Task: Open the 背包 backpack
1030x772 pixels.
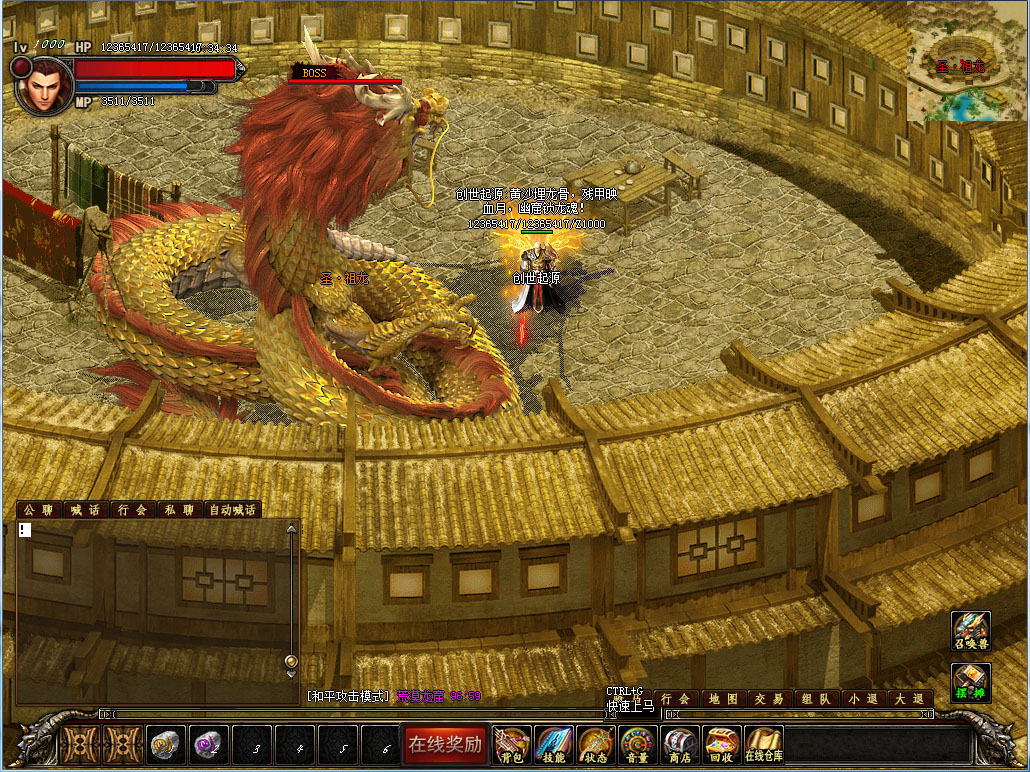Action: pyautogui.click(x=513, y=744)
